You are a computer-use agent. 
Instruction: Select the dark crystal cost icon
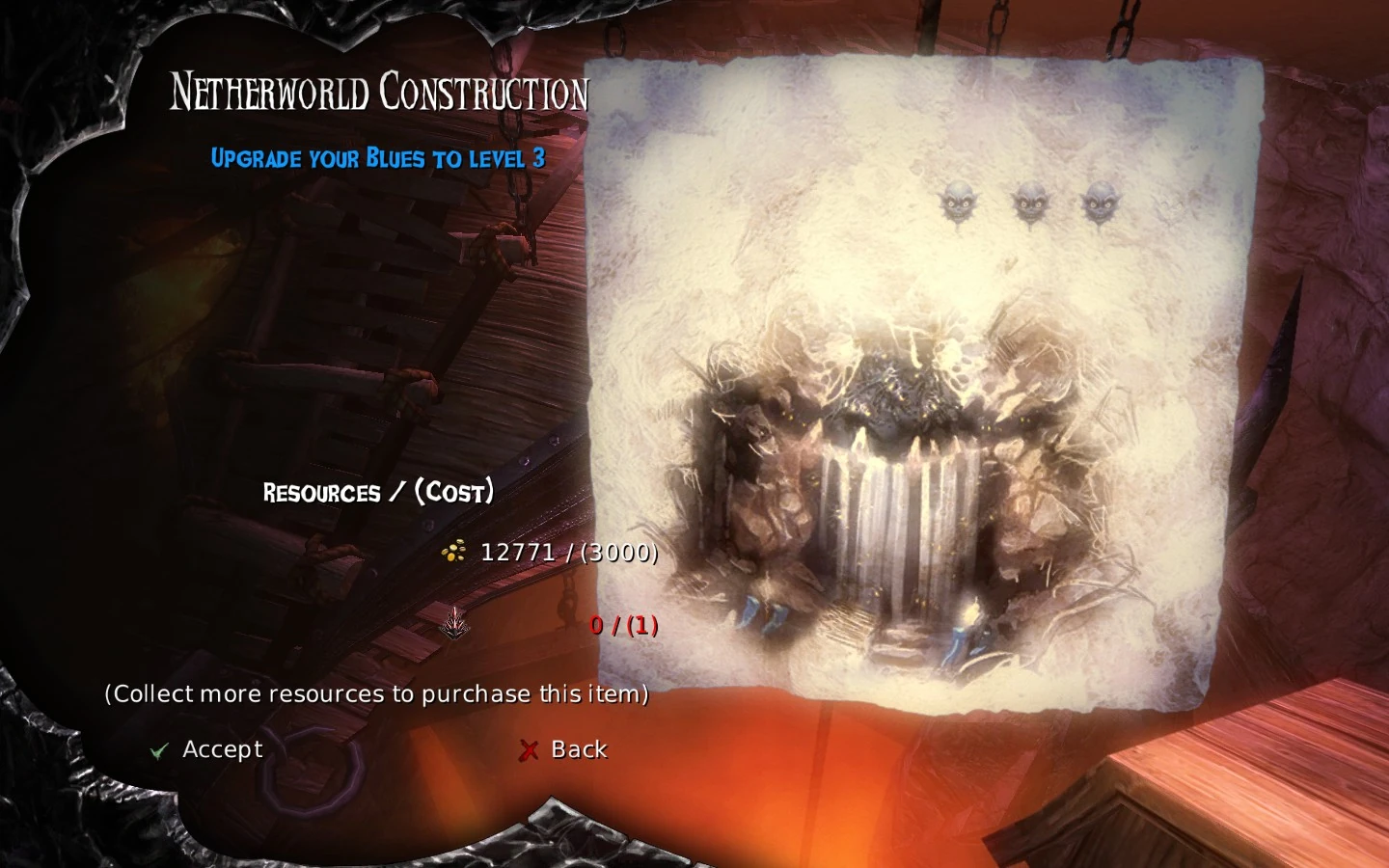click(453, 625)
